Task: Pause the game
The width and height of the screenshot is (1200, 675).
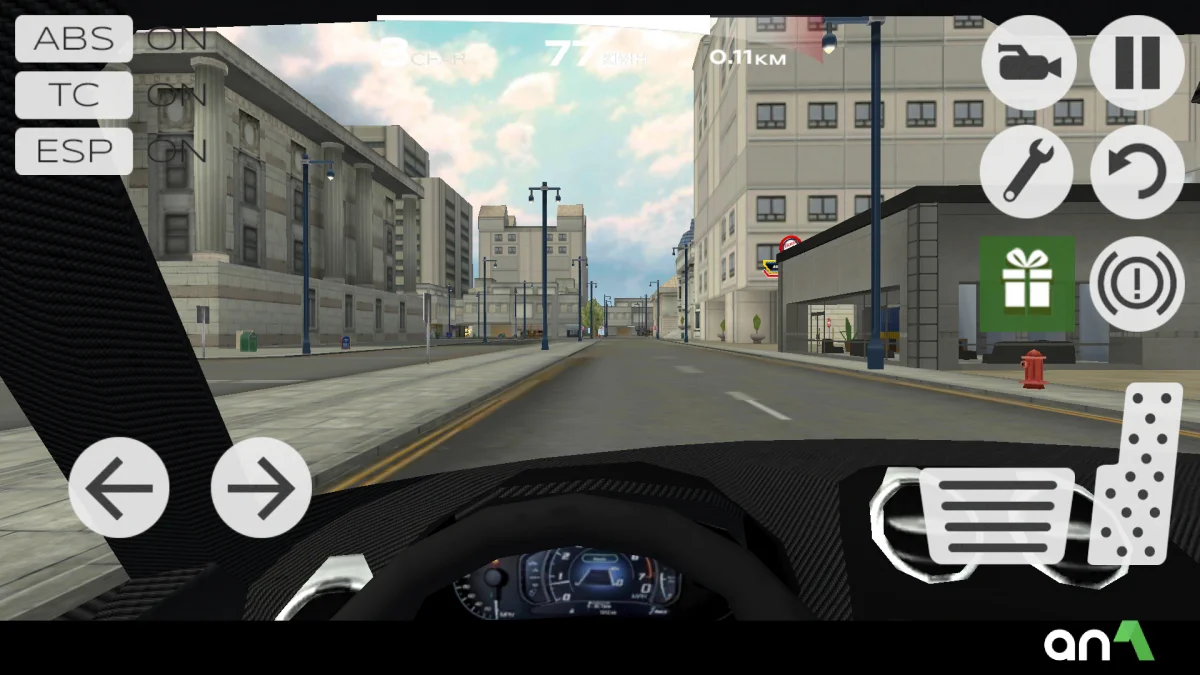Action: click(1137, 64)
